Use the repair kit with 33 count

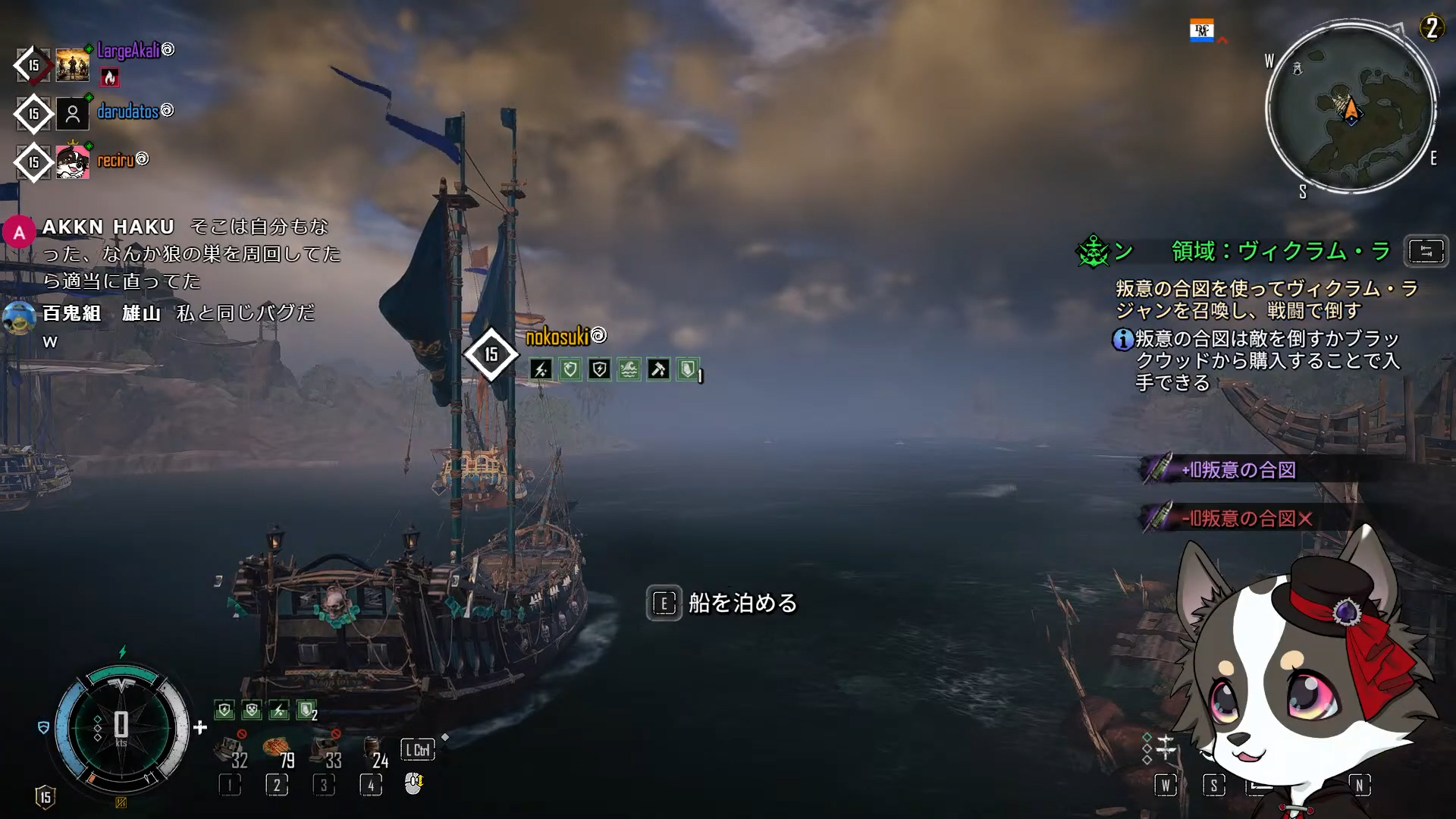(325, 751)
